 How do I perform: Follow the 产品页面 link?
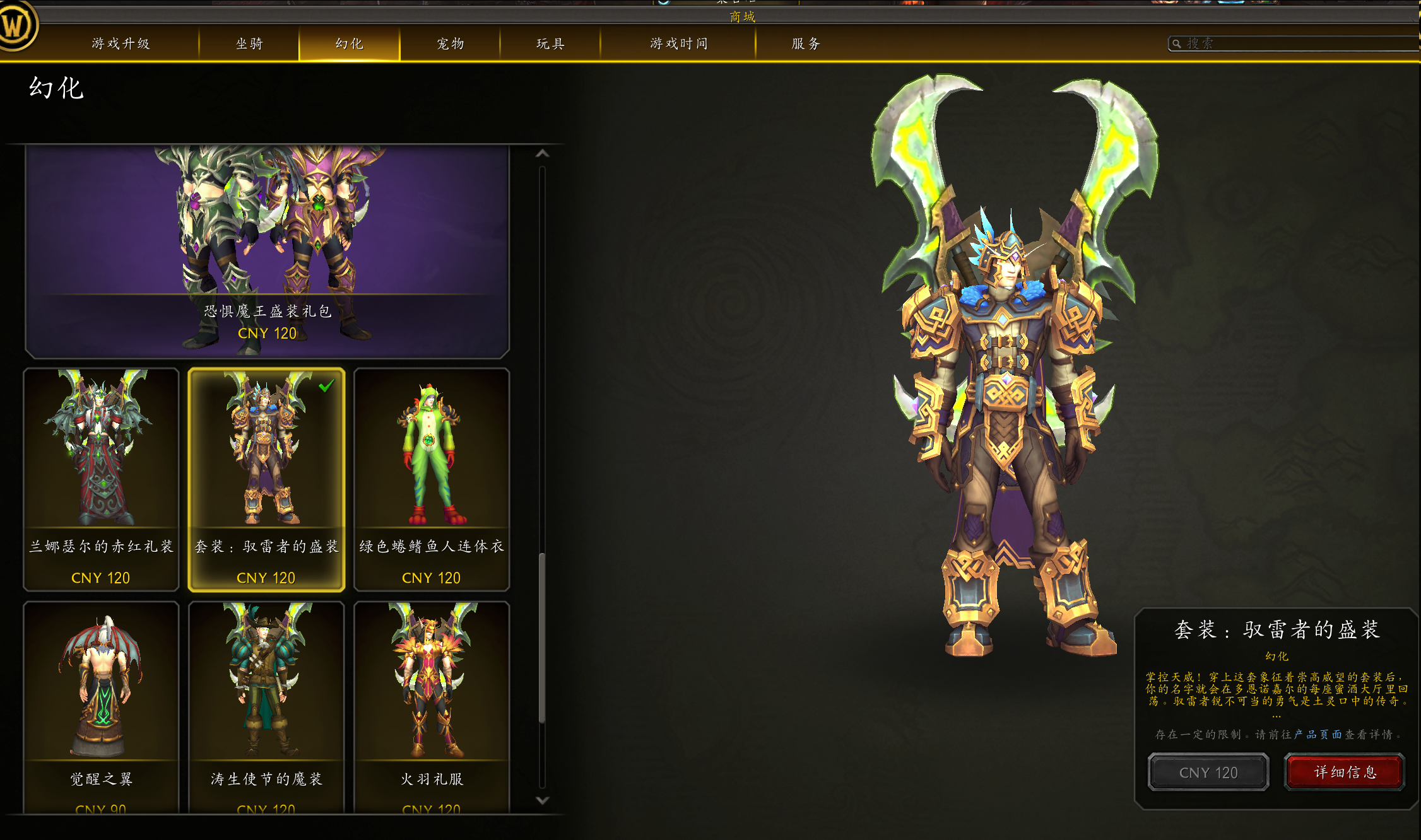[1318, 735]
